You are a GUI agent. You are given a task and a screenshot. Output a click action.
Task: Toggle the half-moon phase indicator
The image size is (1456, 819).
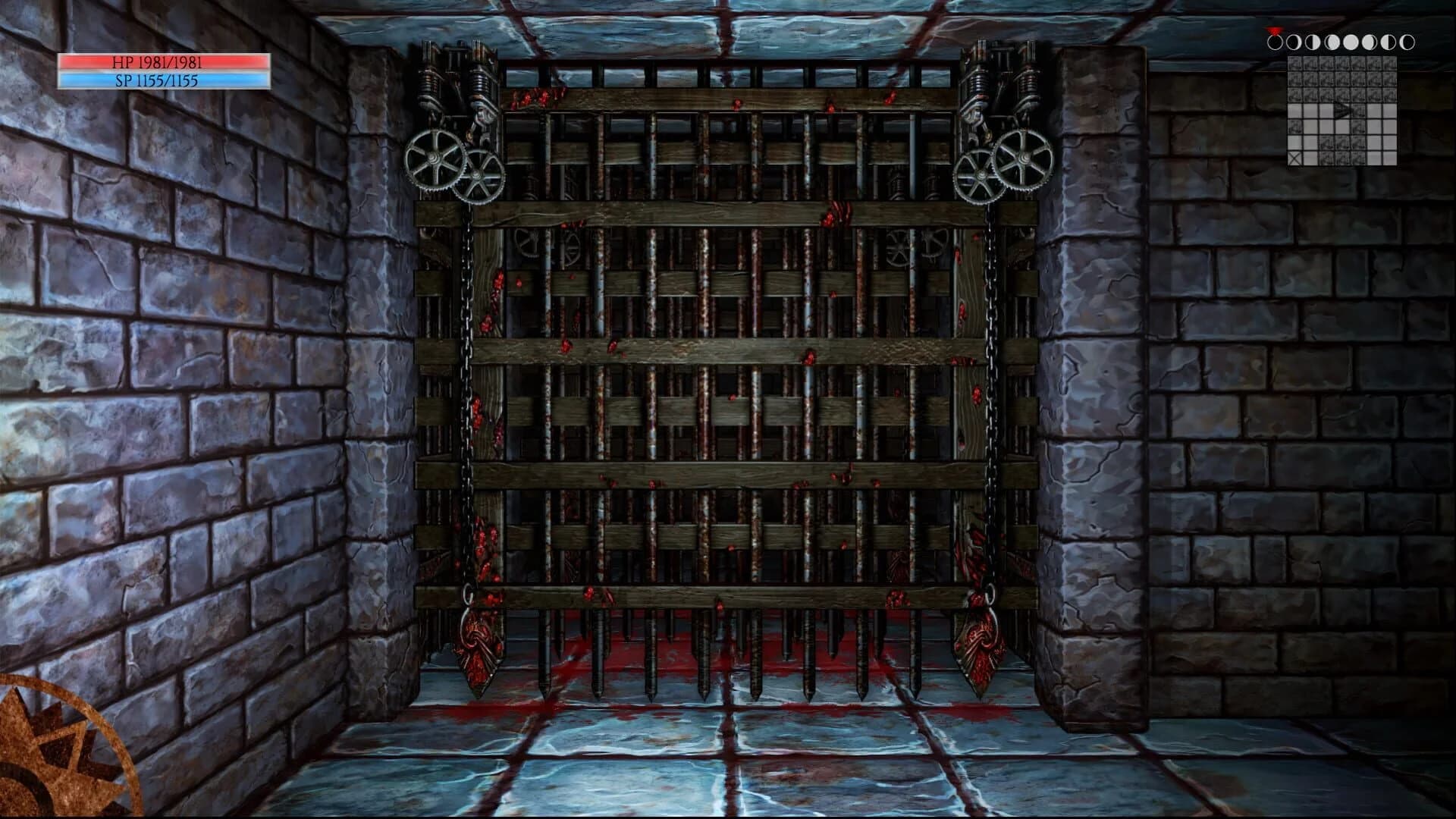click(1312, 42)
